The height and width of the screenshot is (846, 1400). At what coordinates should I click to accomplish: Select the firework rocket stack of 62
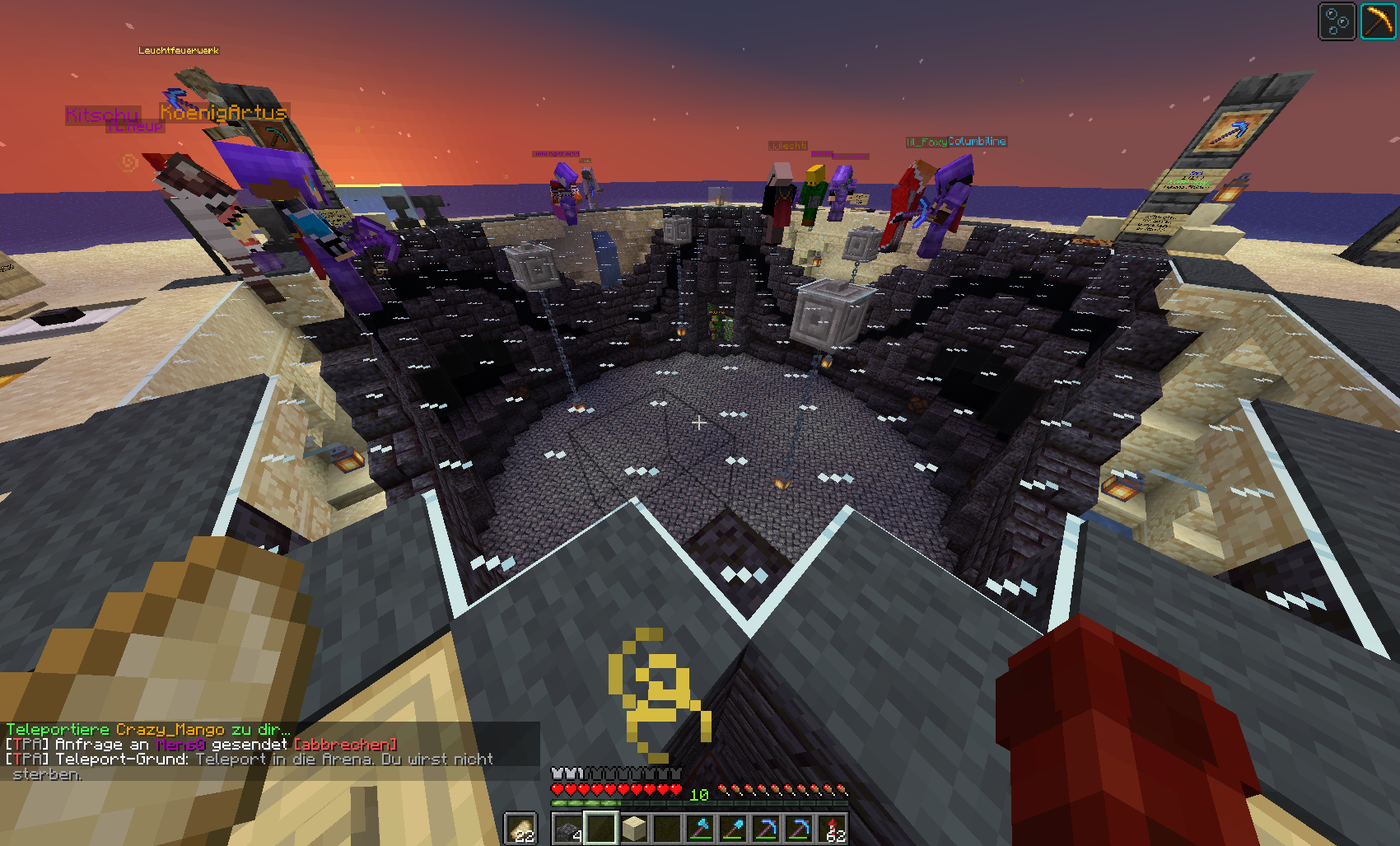(x=833, y=829)
